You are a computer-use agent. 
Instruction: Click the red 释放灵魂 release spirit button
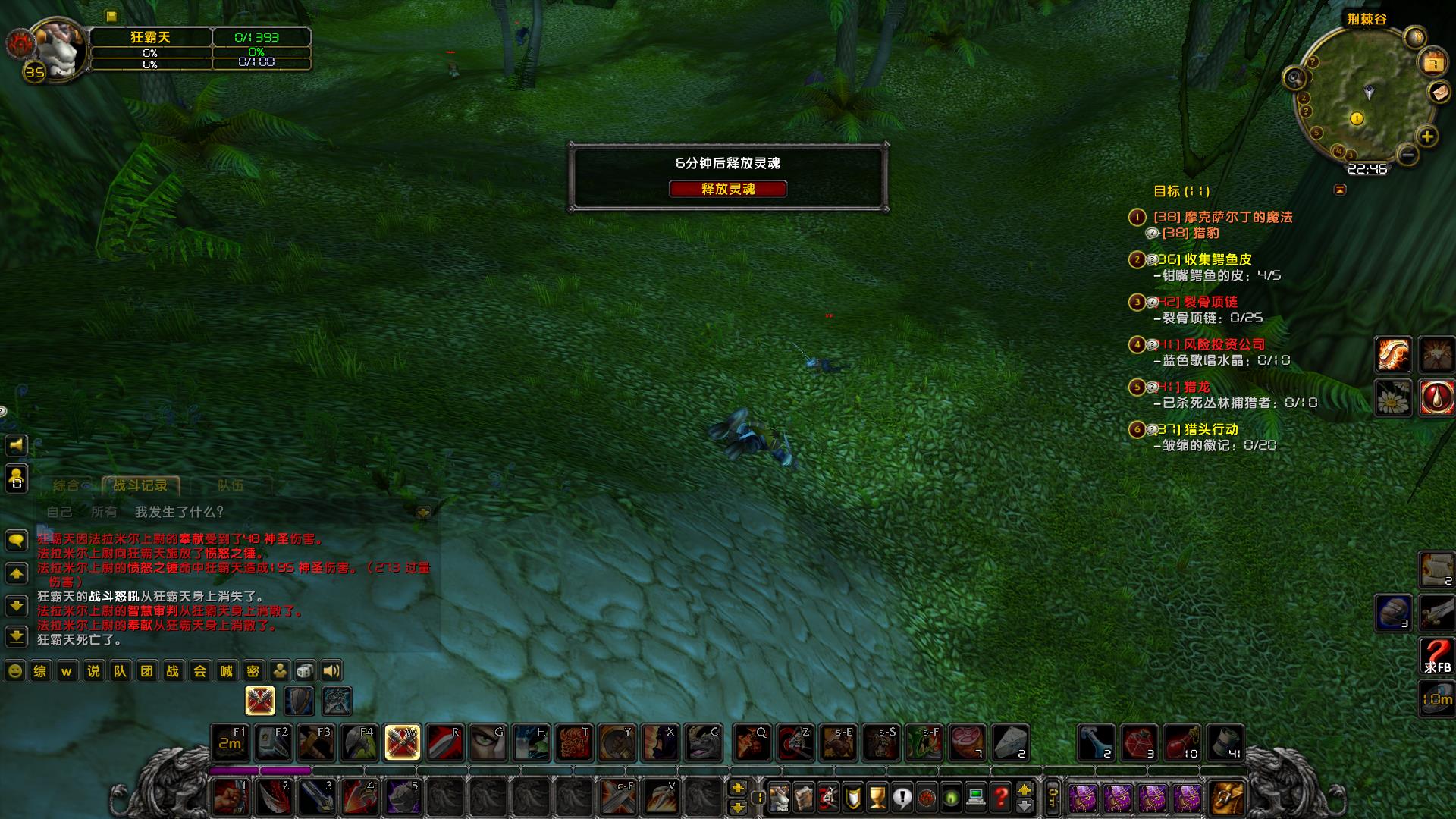[727, 189]
